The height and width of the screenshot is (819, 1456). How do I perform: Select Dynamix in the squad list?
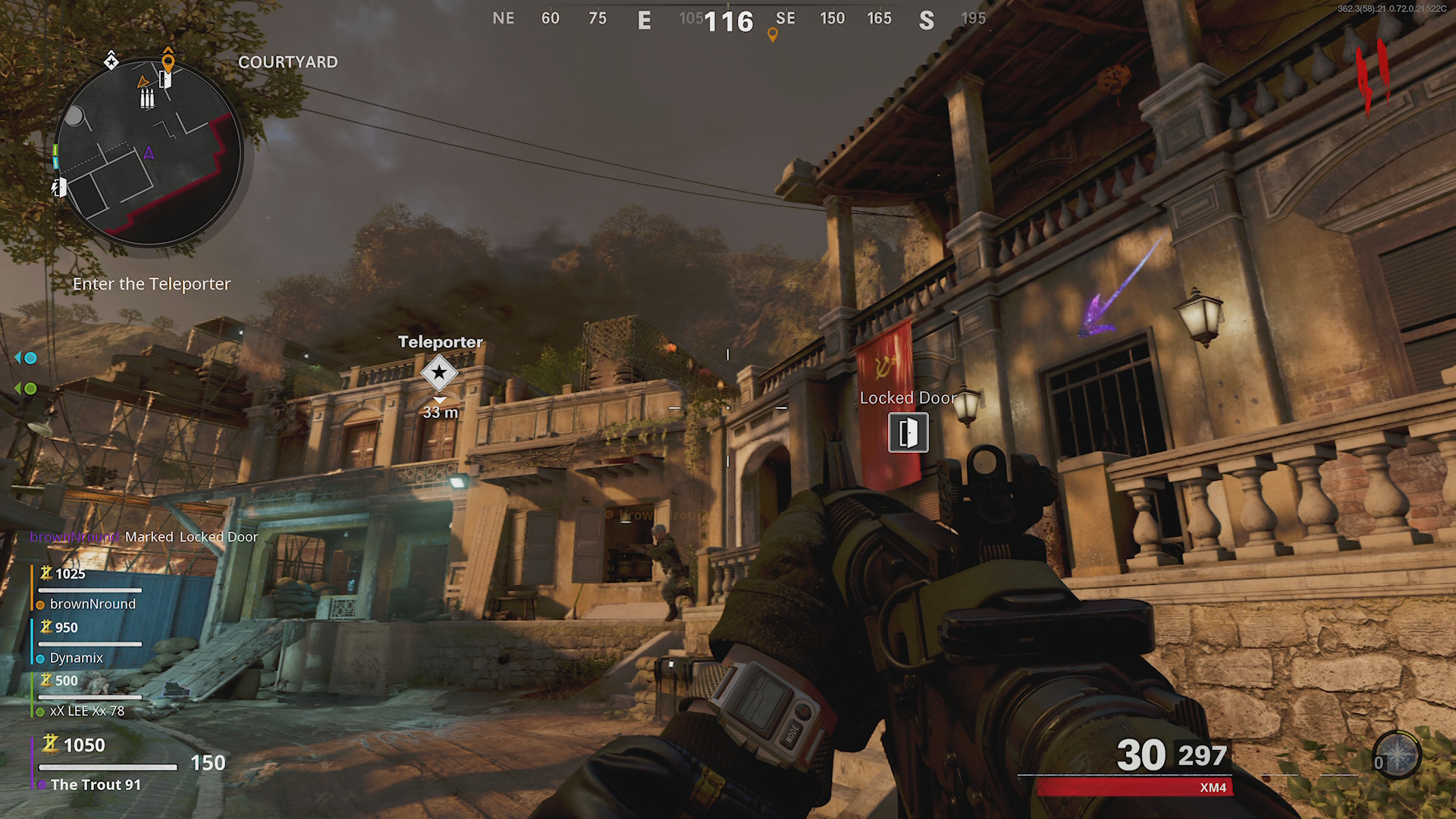click(x=76, y=657)
